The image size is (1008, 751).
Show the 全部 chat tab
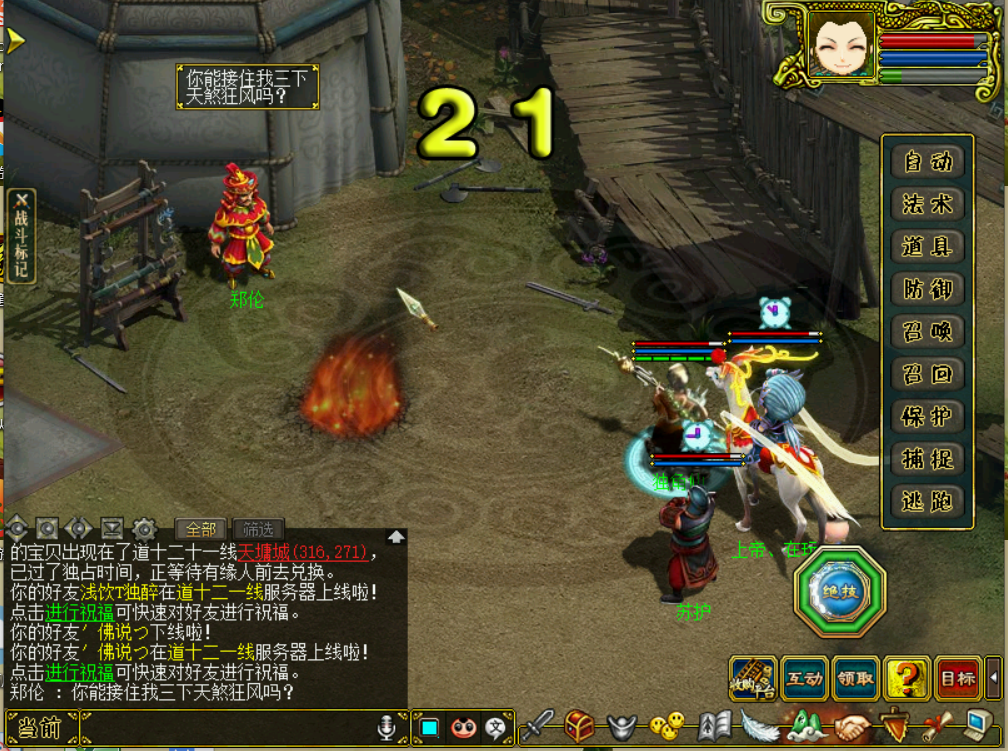201,529
